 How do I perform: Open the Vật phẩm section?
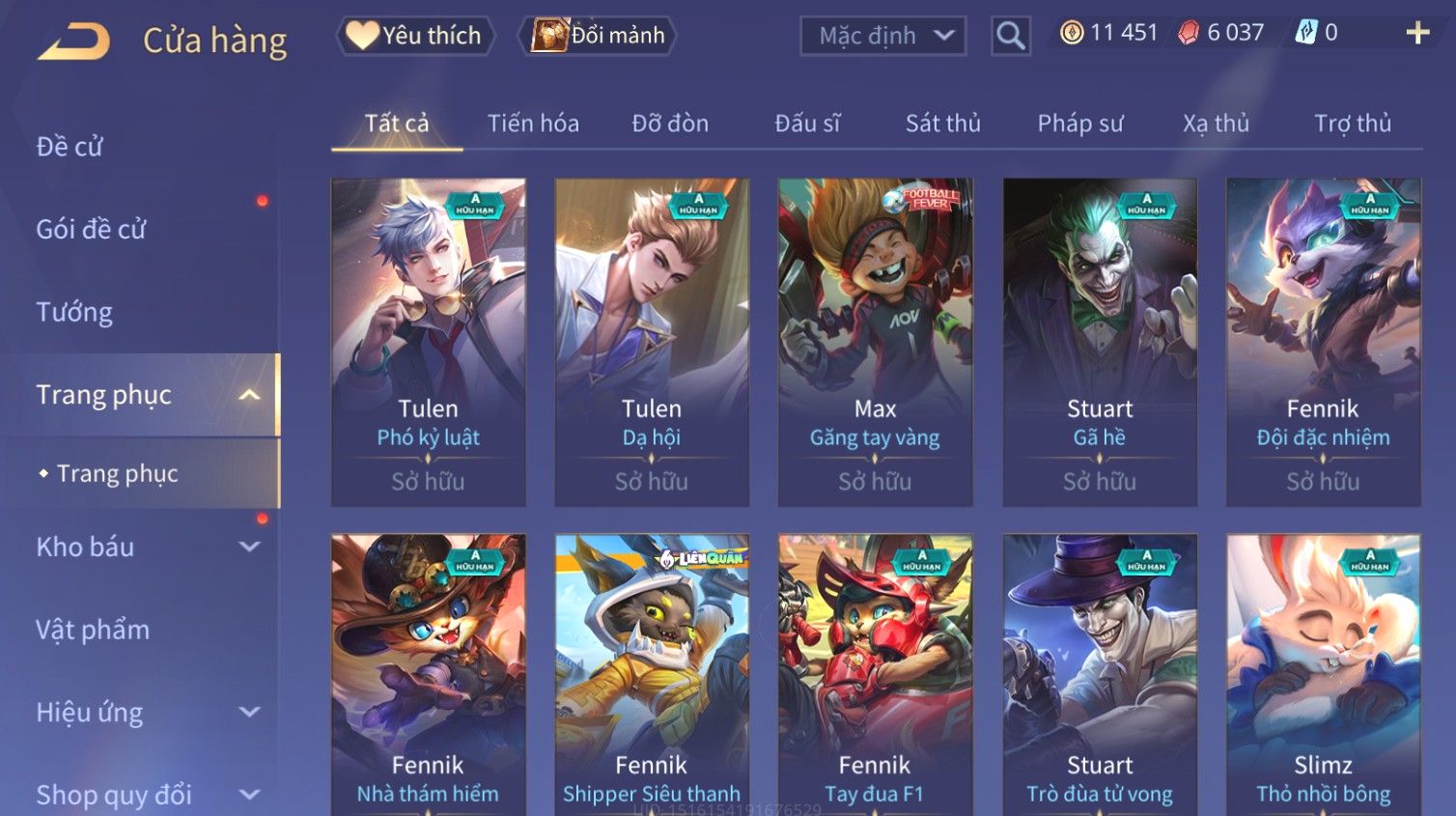click(x=93, y=630)
